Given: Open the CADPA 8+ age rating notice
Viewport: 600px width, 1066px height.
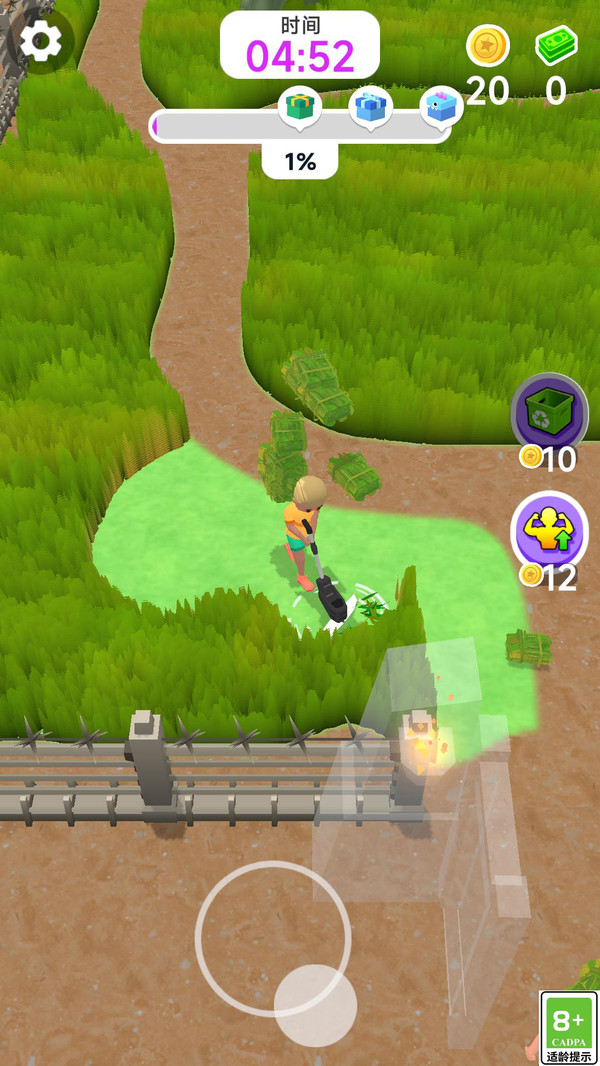Looking at the screenshot, I should (x=568, y=1027).
